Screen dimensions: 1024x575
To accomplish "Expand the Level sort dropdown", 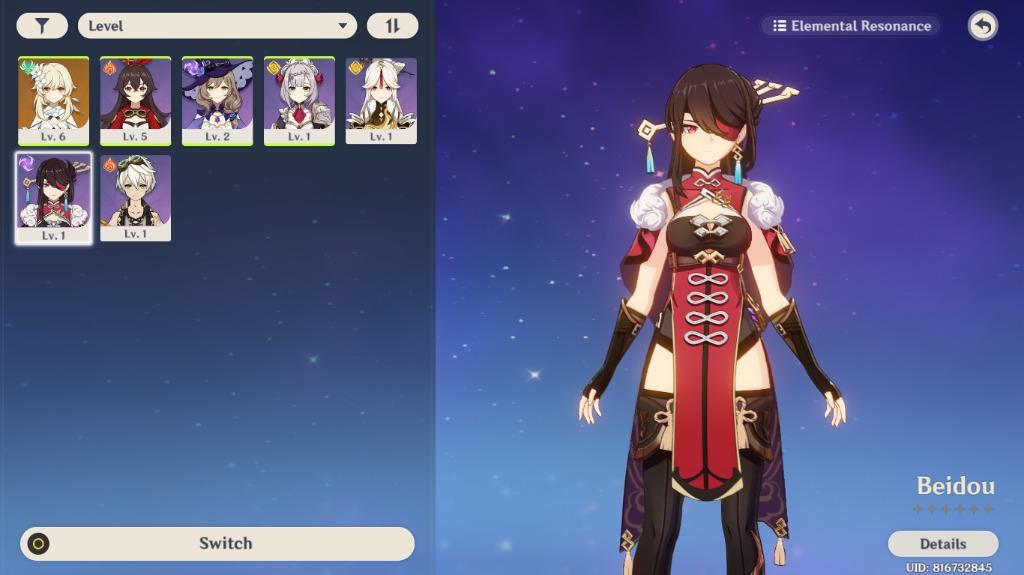I will point(217,26).
